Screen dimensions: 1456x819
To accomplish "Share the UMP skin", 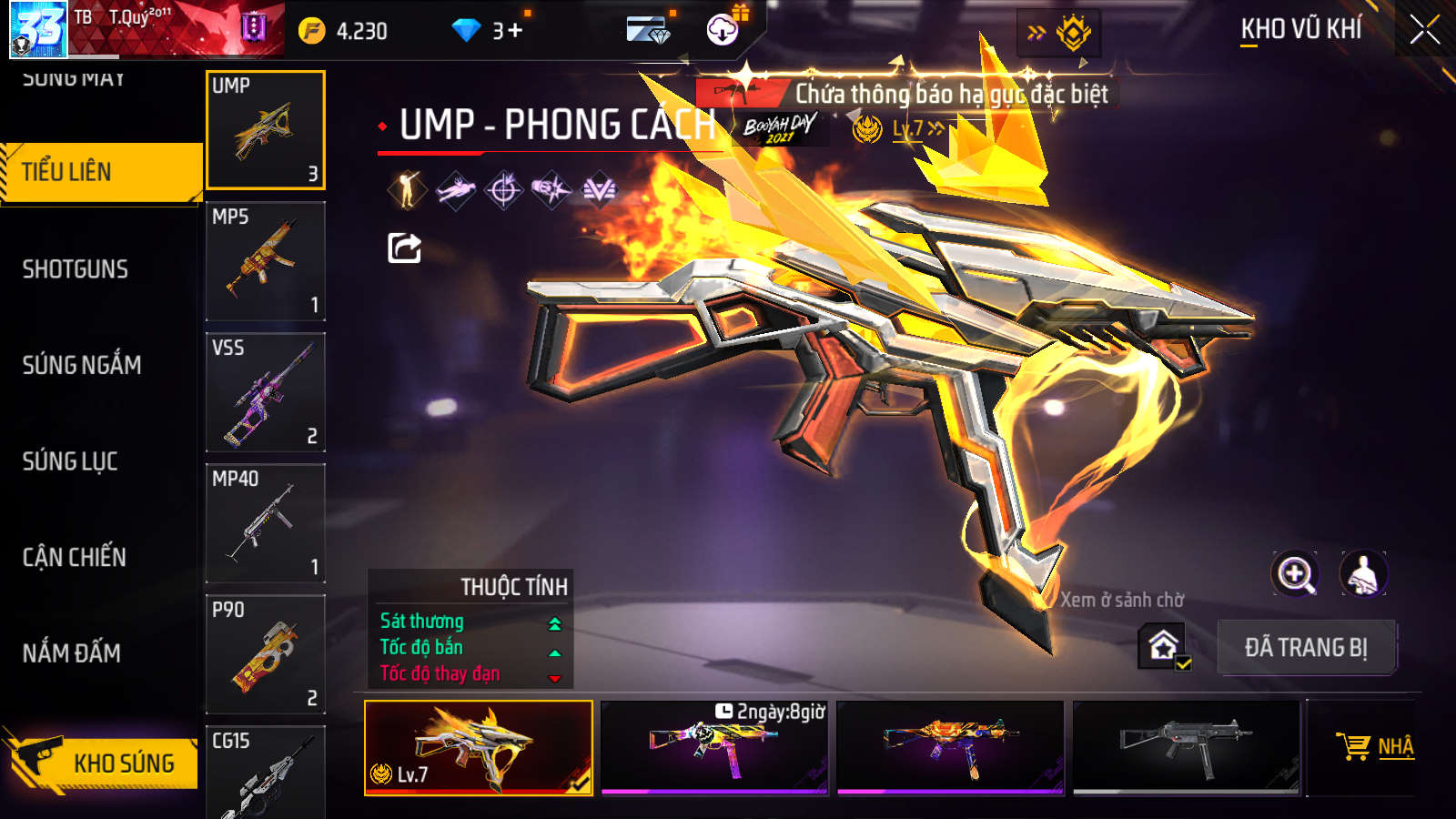I will point(404,248).
